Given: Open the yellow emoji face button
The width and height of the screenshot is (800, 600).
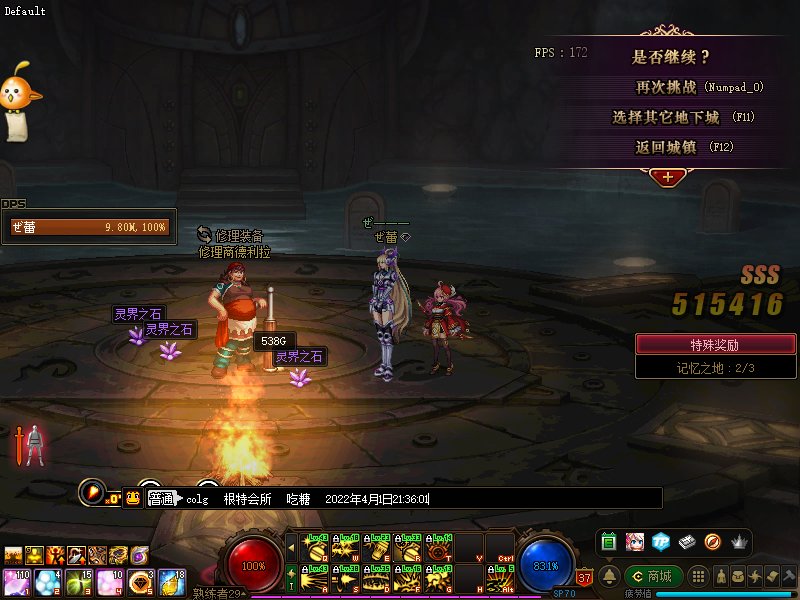Looking at the screenshot, I should click(132, 498).
